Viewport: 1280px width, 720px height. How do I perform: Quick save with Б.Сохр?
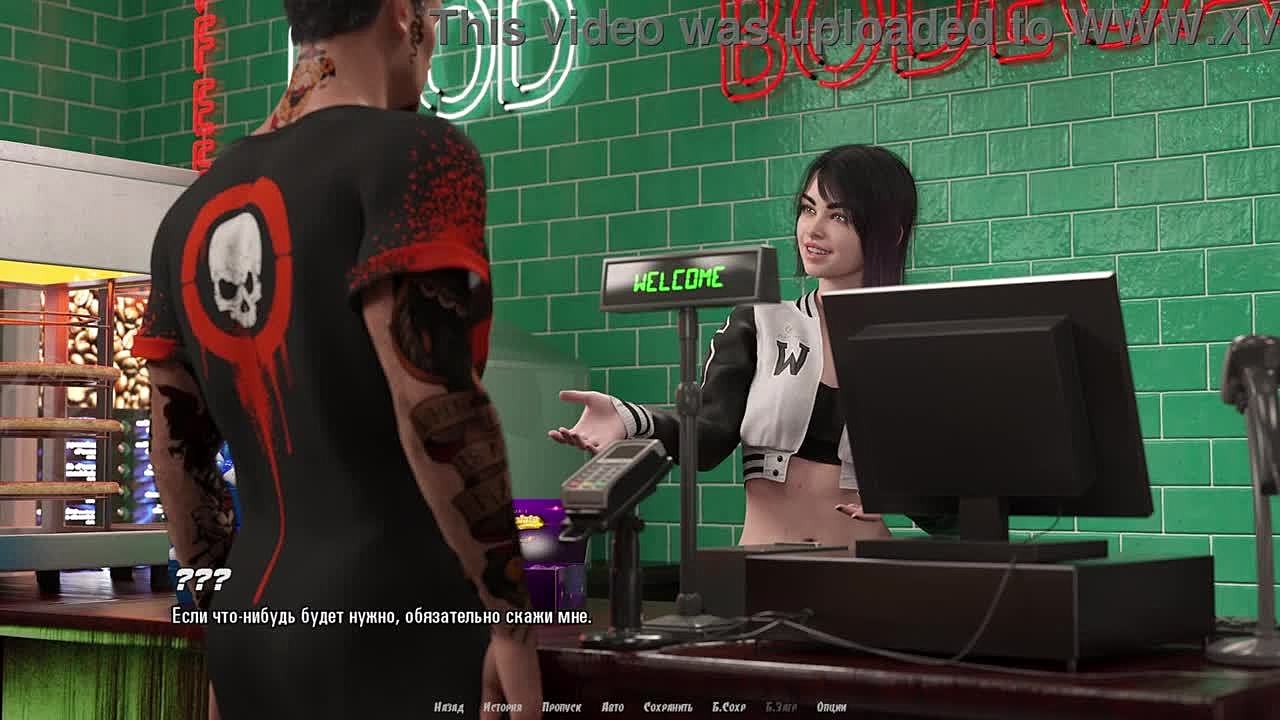click(729, 707)
